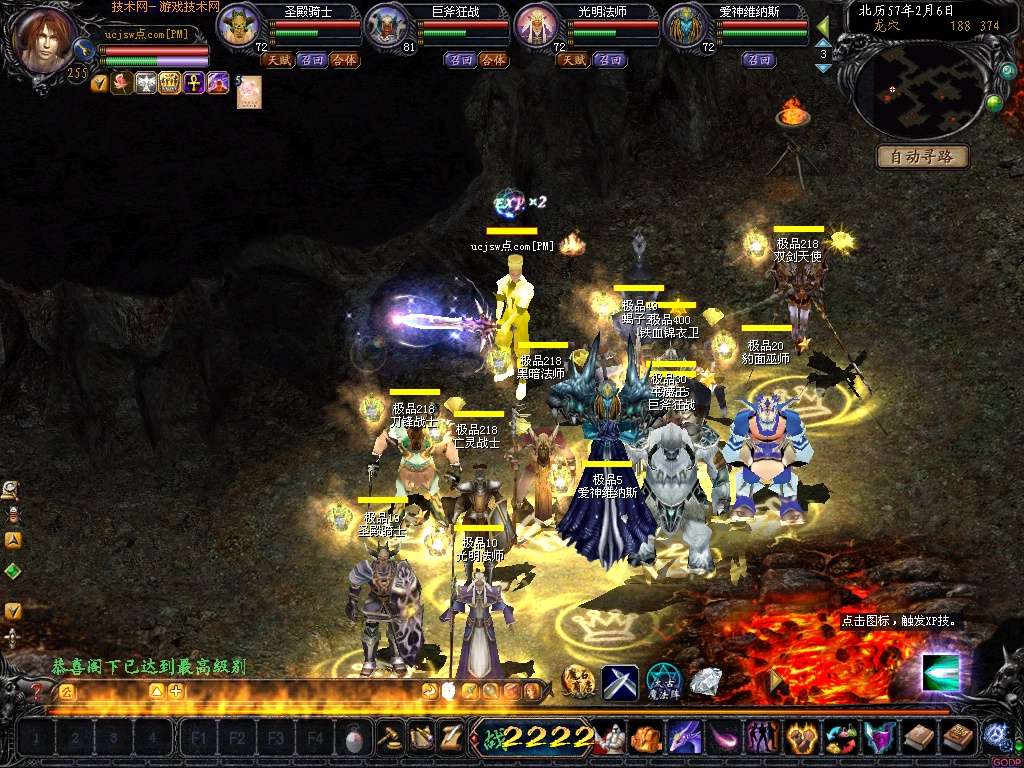Open the 魔法阵 magic circle icon
Viewport: 1024px width, 768px height.
click(x=663, y=682)
